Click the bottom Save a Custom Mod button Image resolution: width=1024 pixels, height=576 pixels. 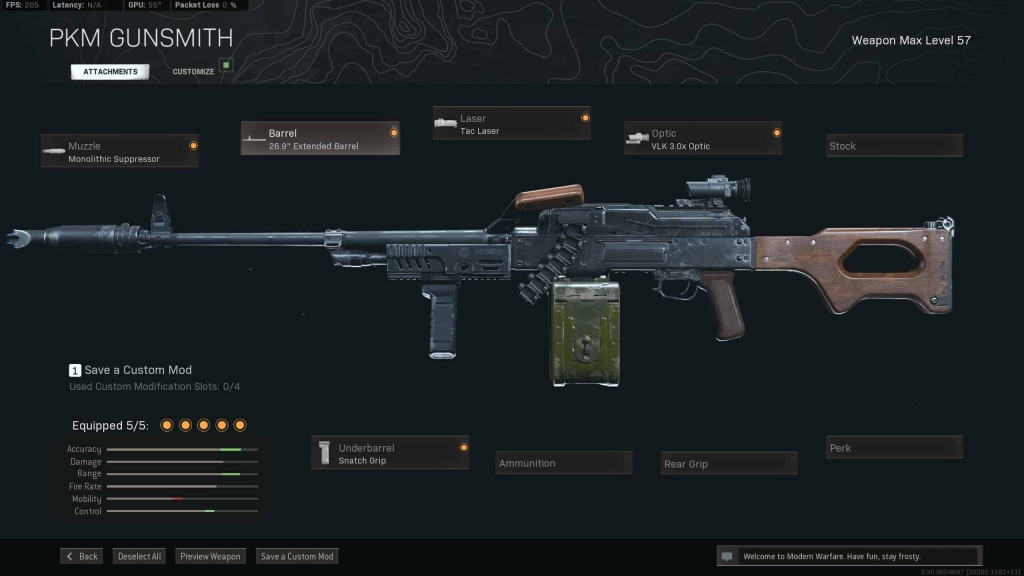pos(297,556)
